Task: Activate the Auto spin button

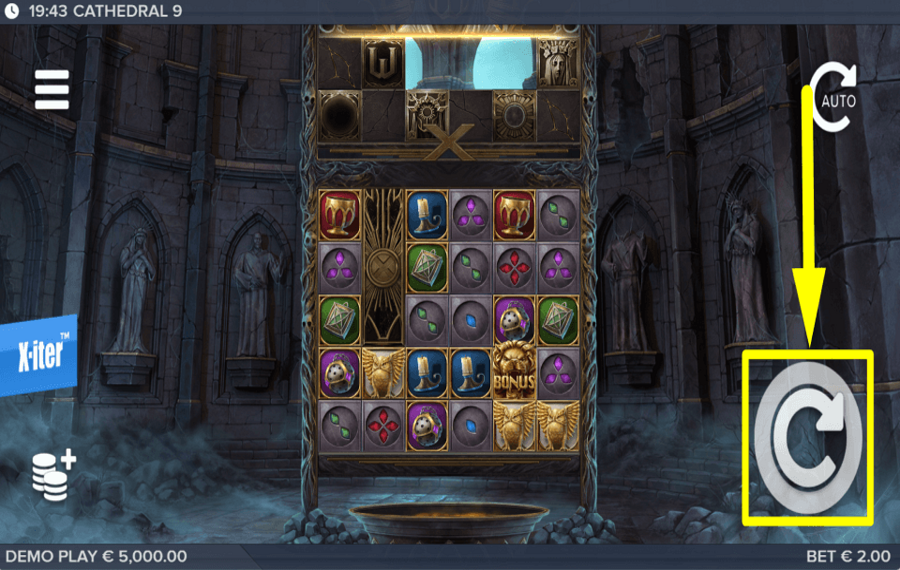Action: coord(832,98)
